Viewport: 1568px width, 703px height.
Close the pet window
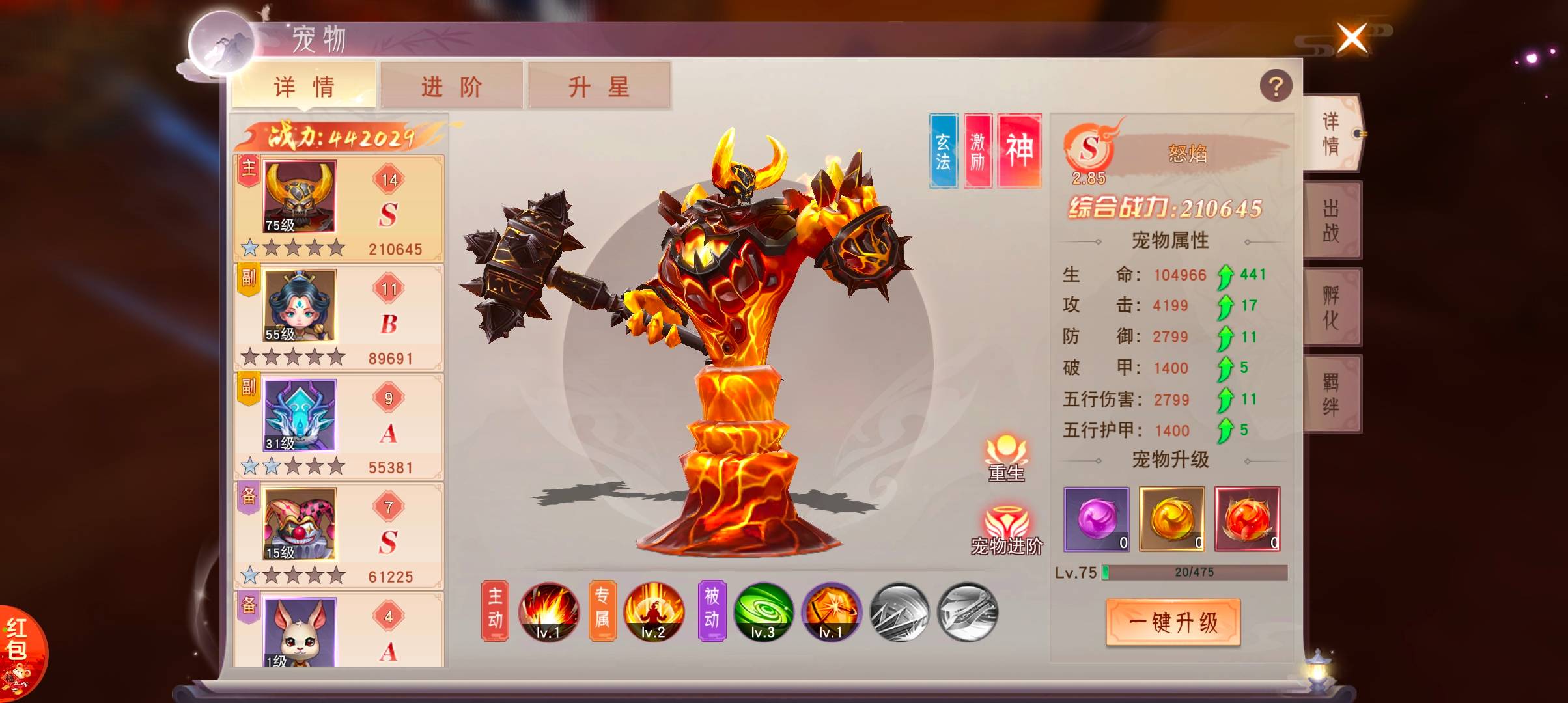pyautogui.click(x=1352, y=38)
